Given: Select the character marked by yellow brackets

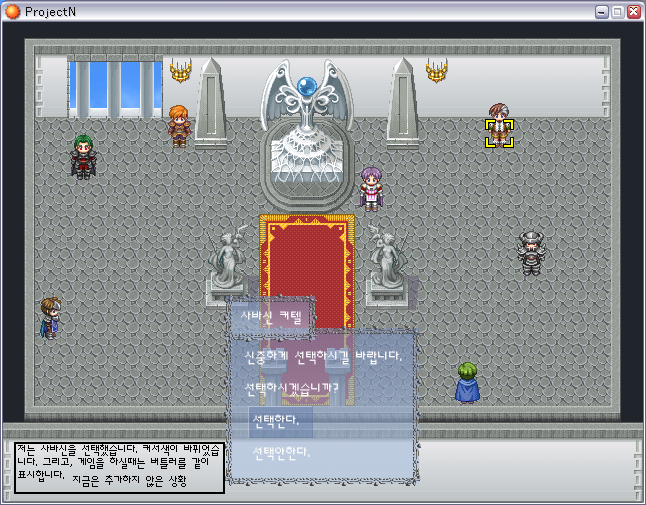Looking at the screenshot, I should pyautogui.click(x=499, y=130).
